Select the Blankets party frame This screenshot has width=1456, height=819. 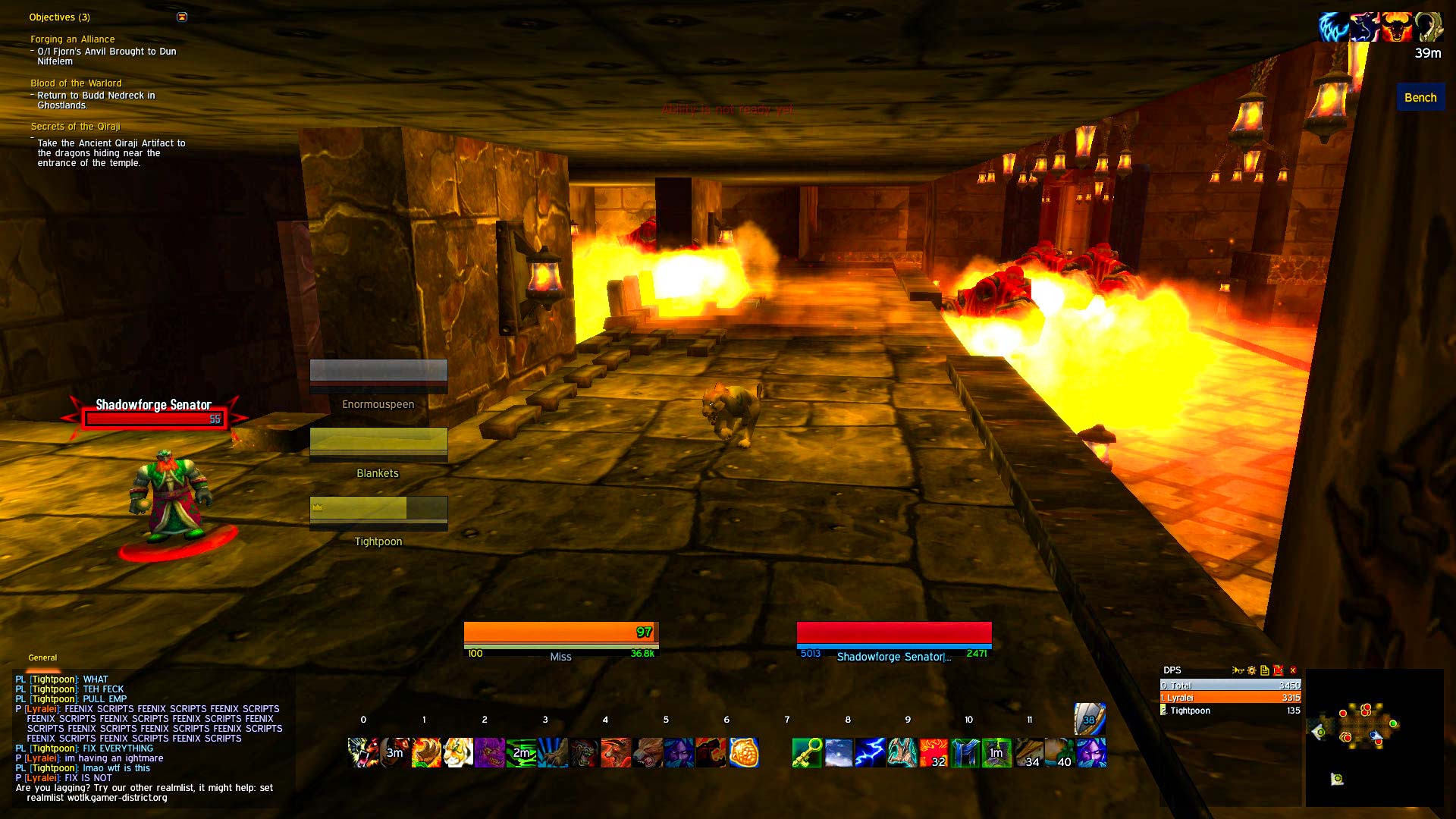(378, 442)
